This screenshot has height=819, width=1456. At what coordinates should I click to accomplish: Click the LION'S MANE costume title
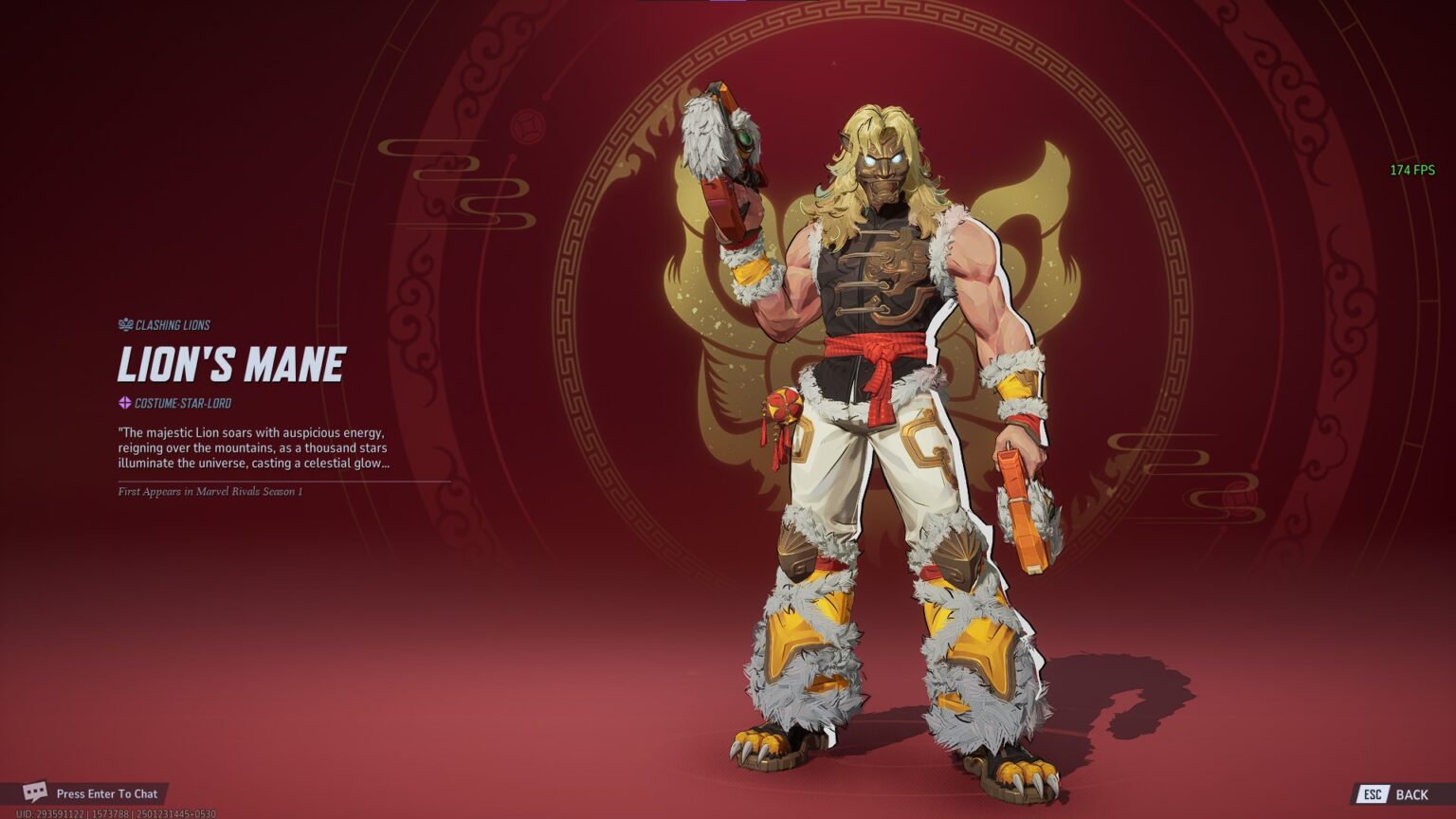pos(231,361)
